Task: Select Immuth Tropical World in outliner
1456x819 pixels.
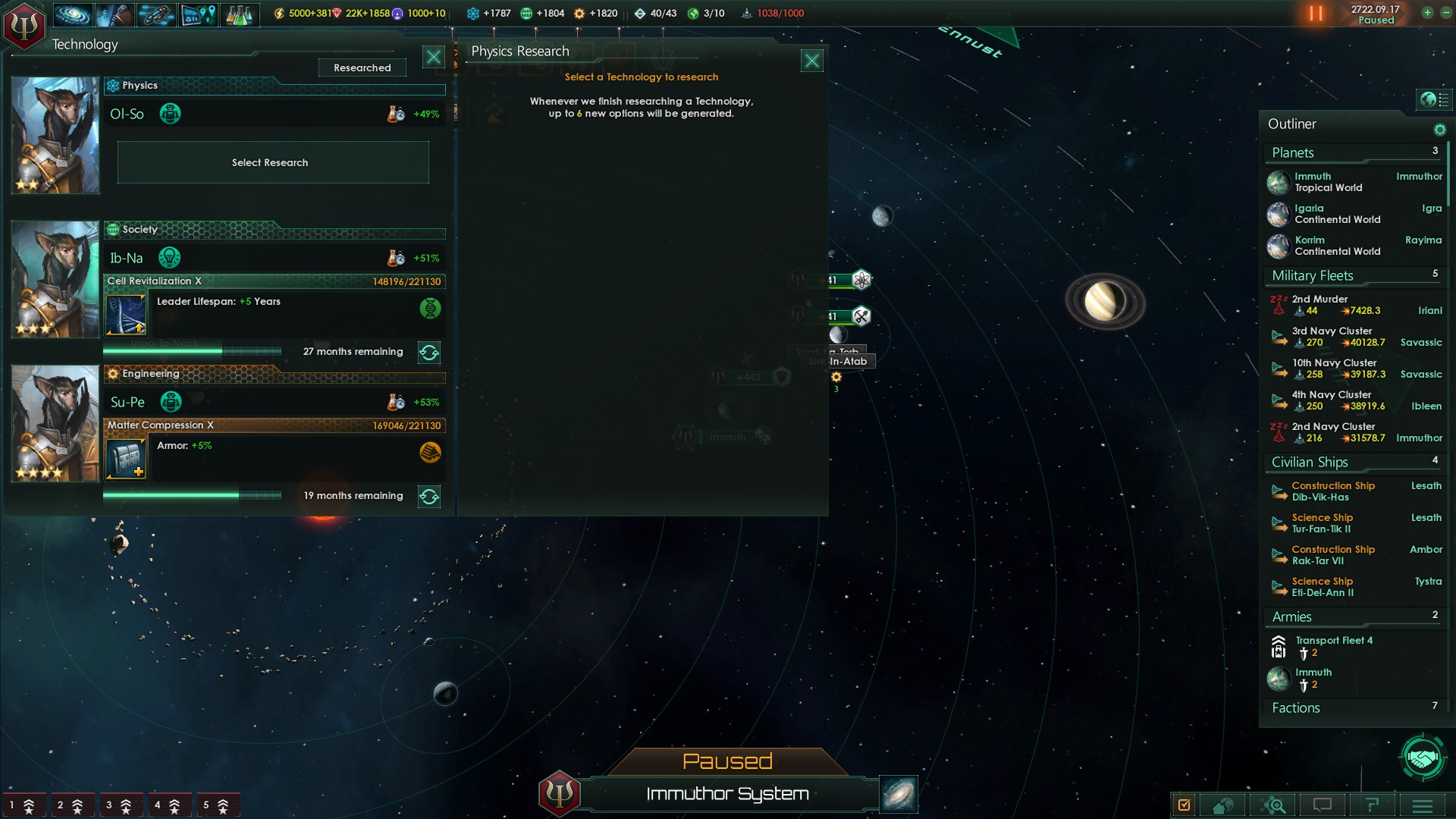Action: (1328, 182)
